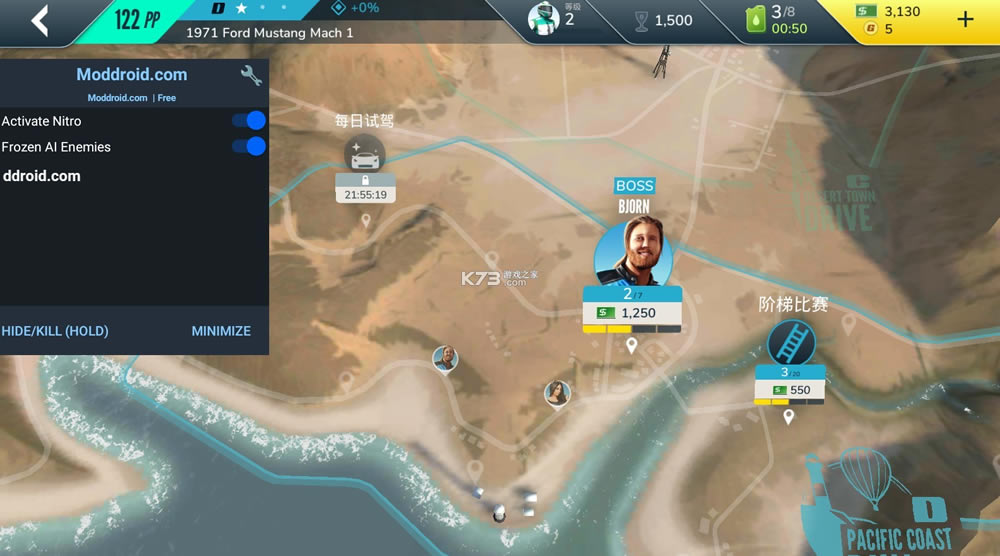The height and width of the screenshot is (556, 1000).
Task: Click the HIDE/KILL (HOLD) button
Action: tap(55, 331)
